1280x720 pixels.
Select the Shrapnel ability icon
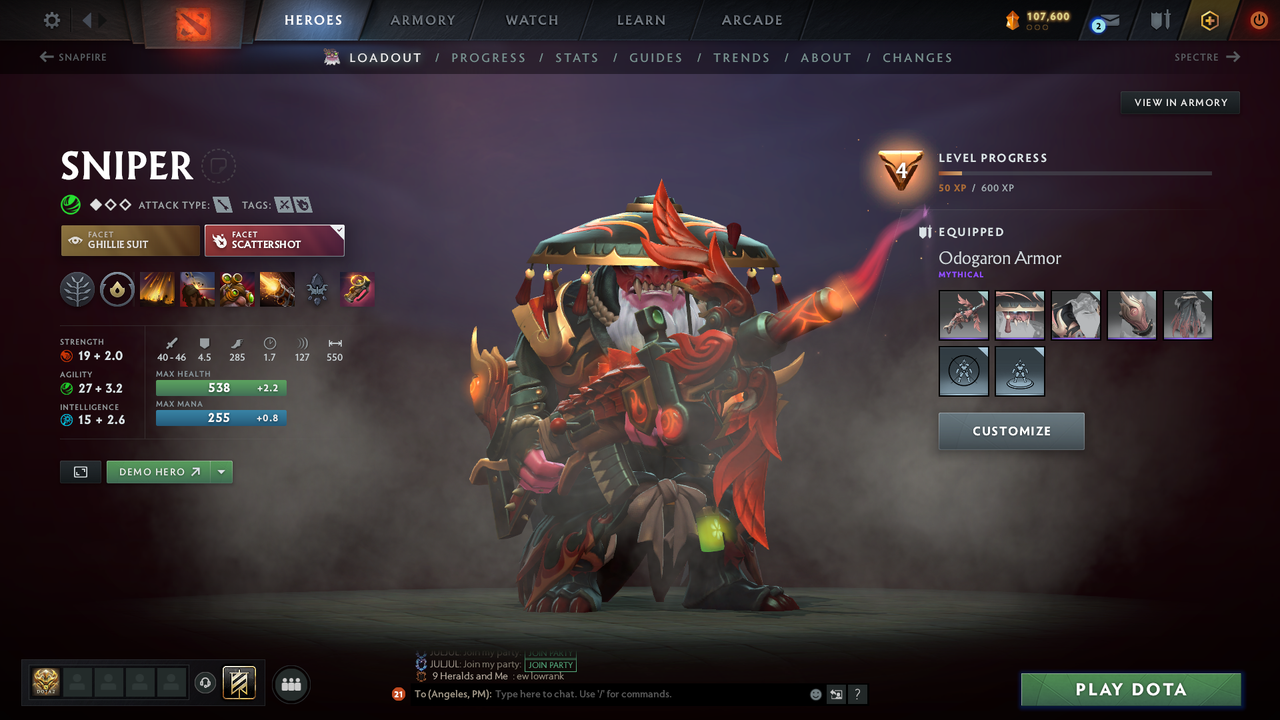pyautogui.click(x=157, y=289)
